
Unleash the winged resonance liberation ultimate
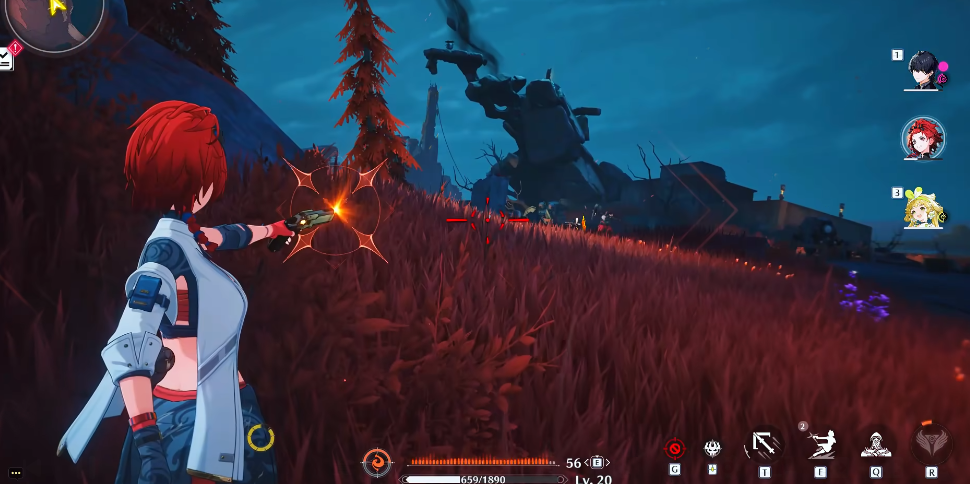[x=931, y=445]
